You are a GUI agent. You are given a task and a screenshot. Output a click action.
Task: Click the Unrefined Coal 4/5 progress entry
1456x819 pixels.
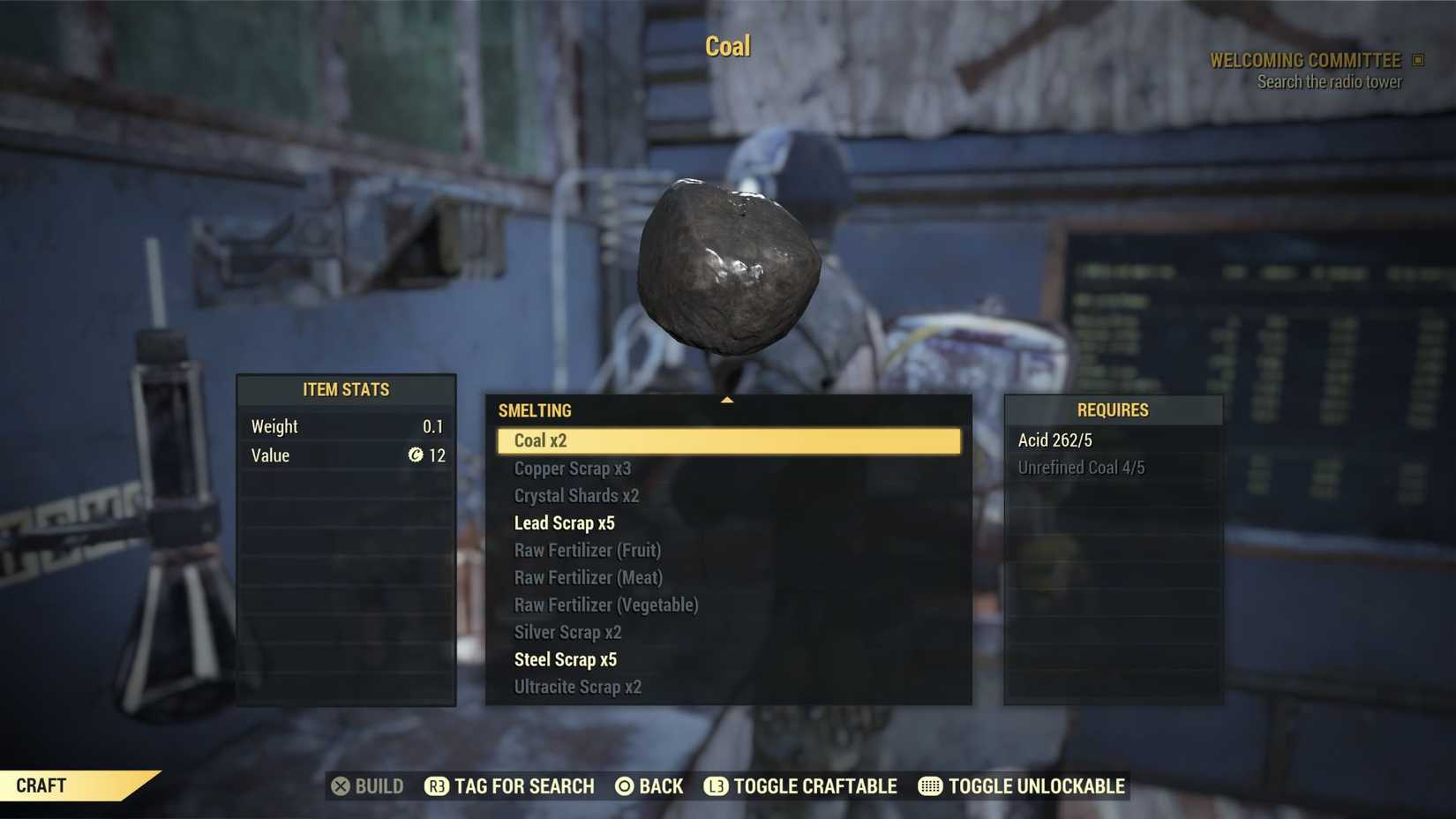[x=1083, y=467]
